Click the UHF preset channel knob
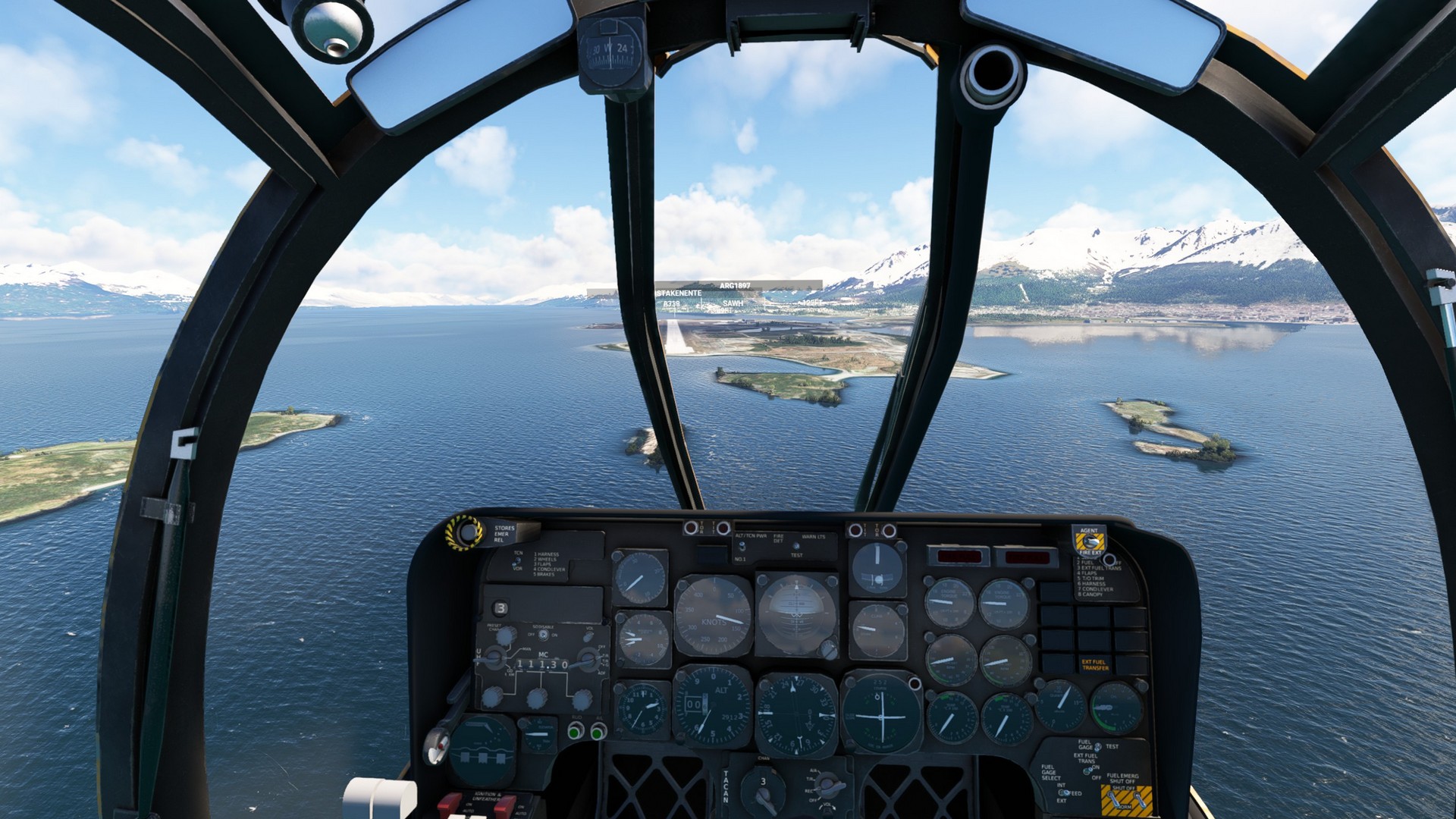Image resolution: width=1456 pixels, height=819 pixels. tap(506, 635)
